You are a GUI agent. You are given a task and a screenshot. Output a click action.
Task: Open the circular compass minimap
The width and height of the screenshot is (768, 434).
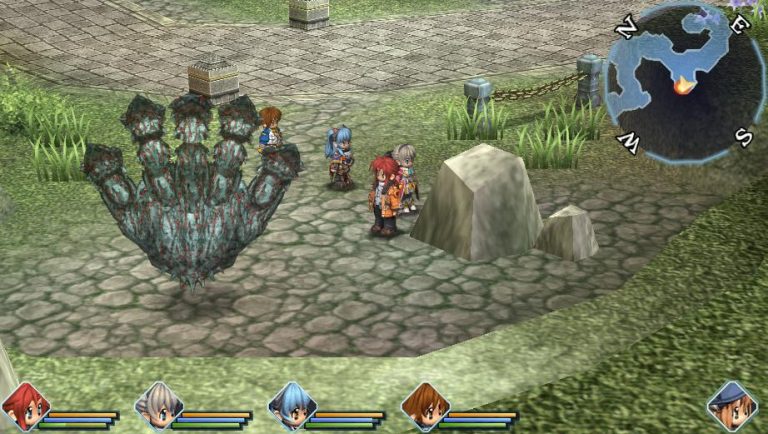coord(684,82)
